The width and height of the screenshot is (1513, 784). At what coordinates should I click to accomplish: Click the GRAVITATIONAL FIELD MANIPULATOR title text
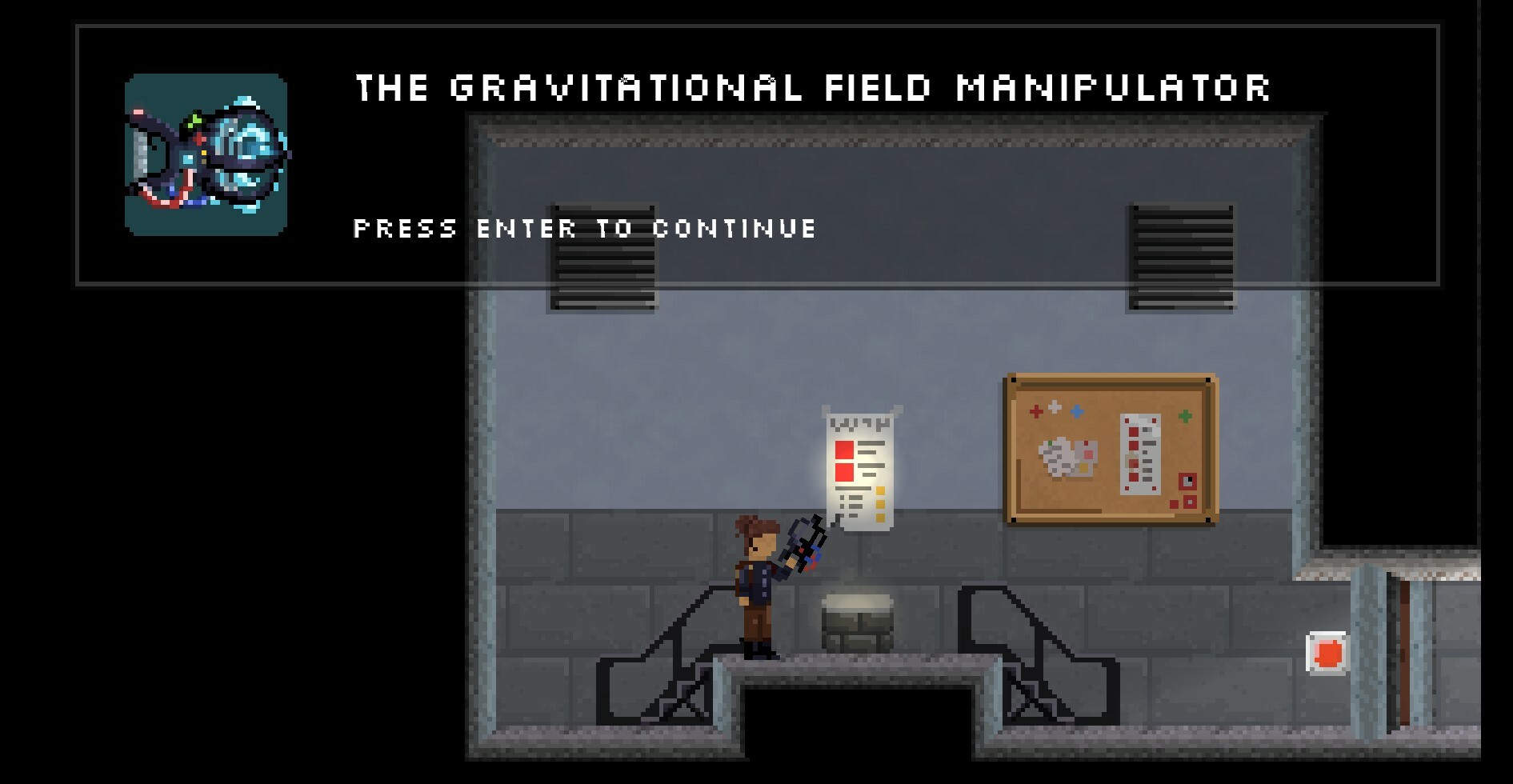(814, 88)
